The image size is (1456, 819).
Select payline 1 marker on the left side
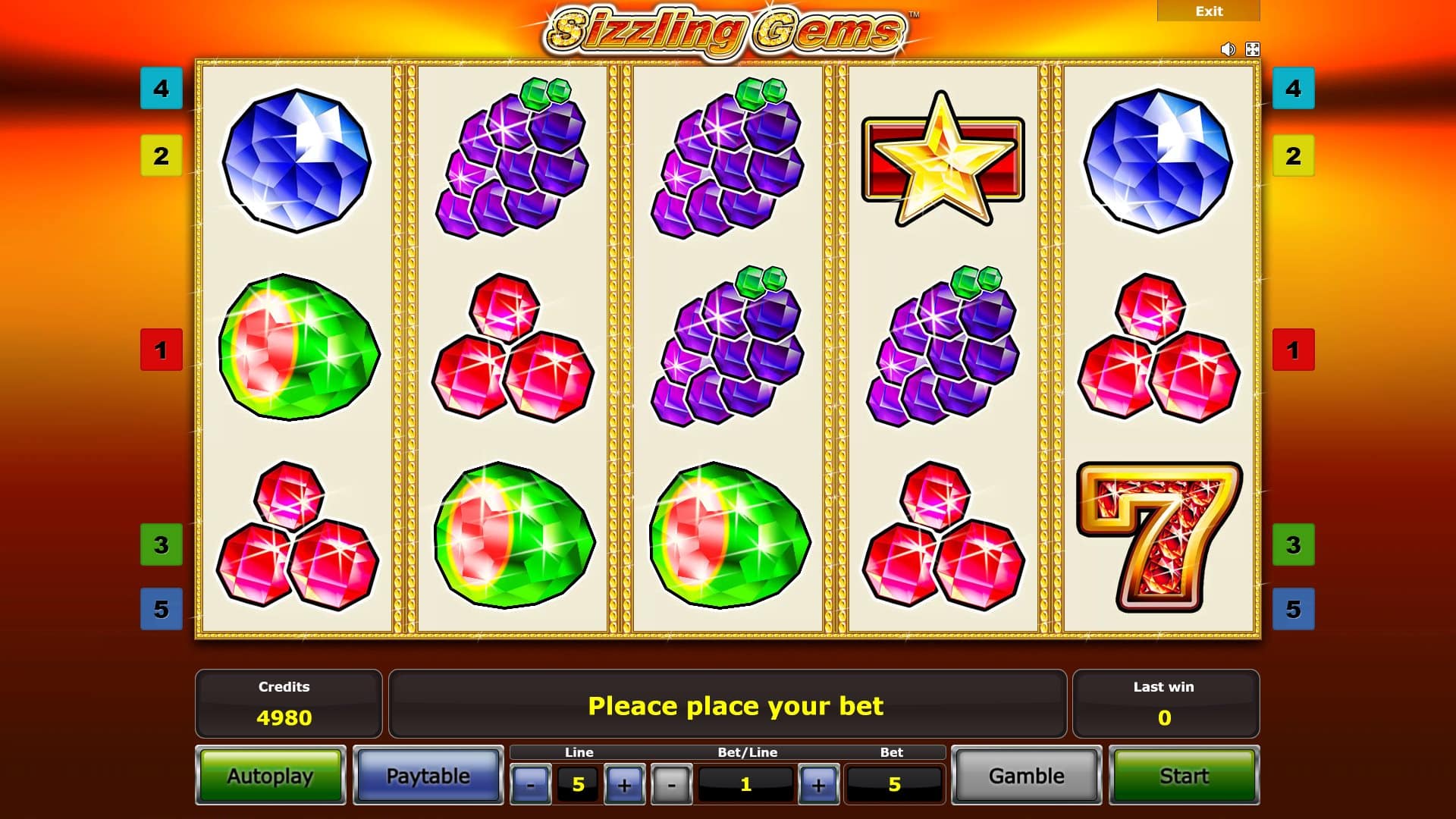pos(159,350)
